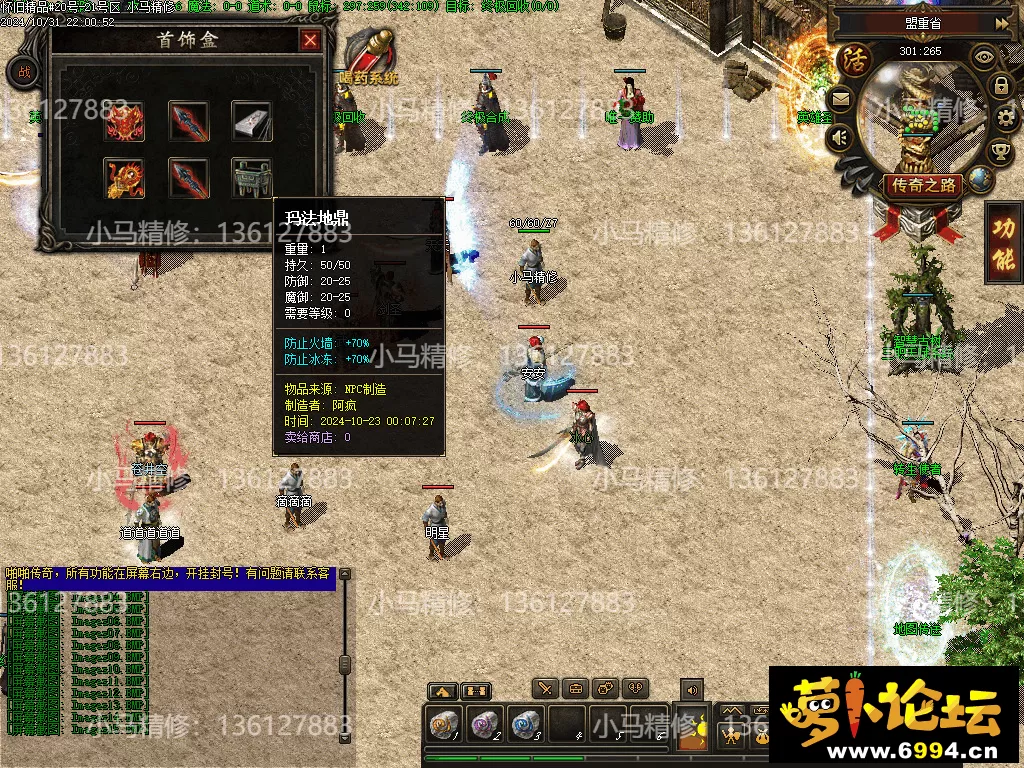Screen dimensions: 1024x768
Task: Open the 传奇之路 panel
Action: [922, 185]
